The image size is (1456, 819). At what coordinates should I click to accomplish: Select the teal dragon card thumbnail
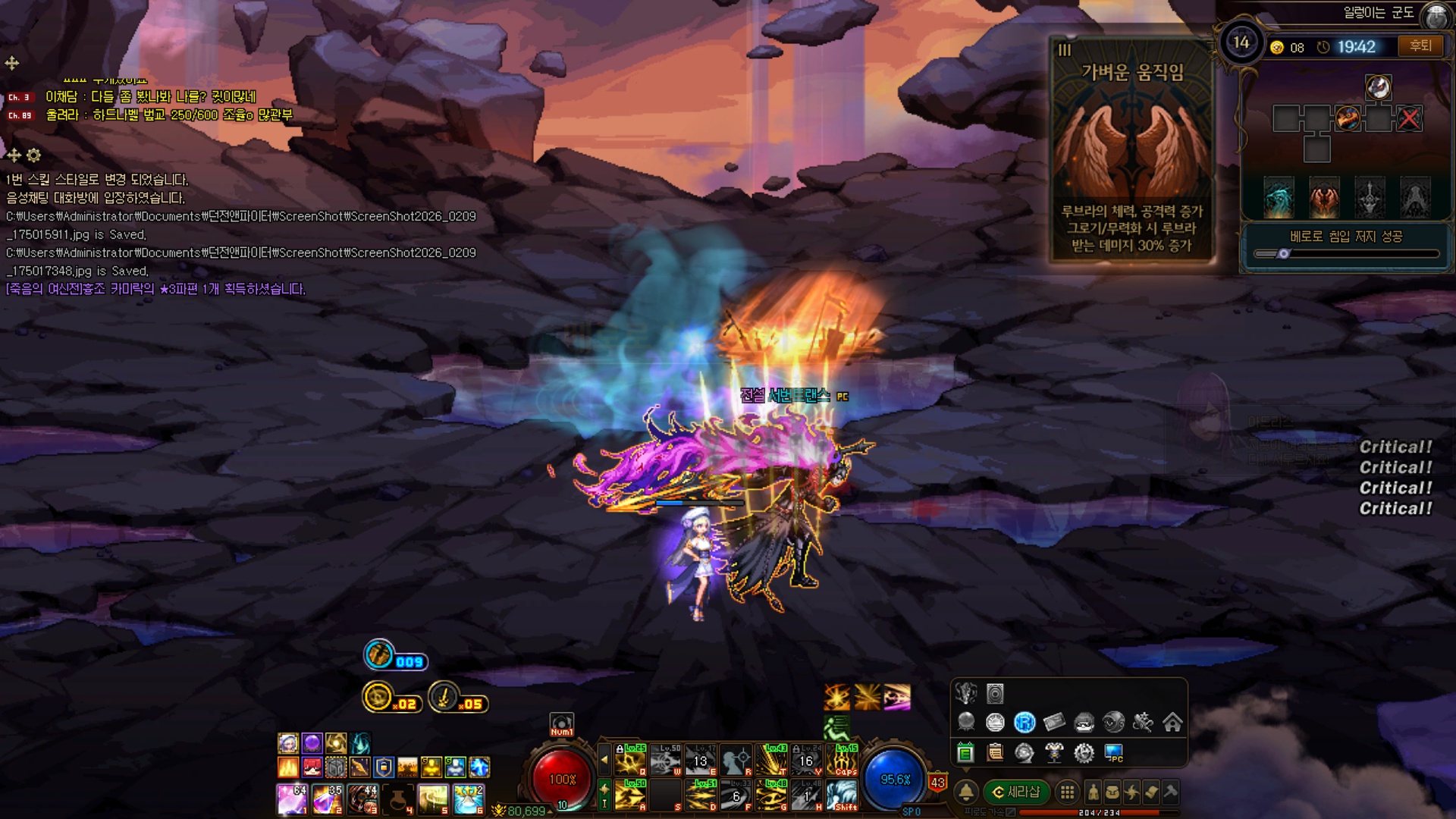(1279, 198)
